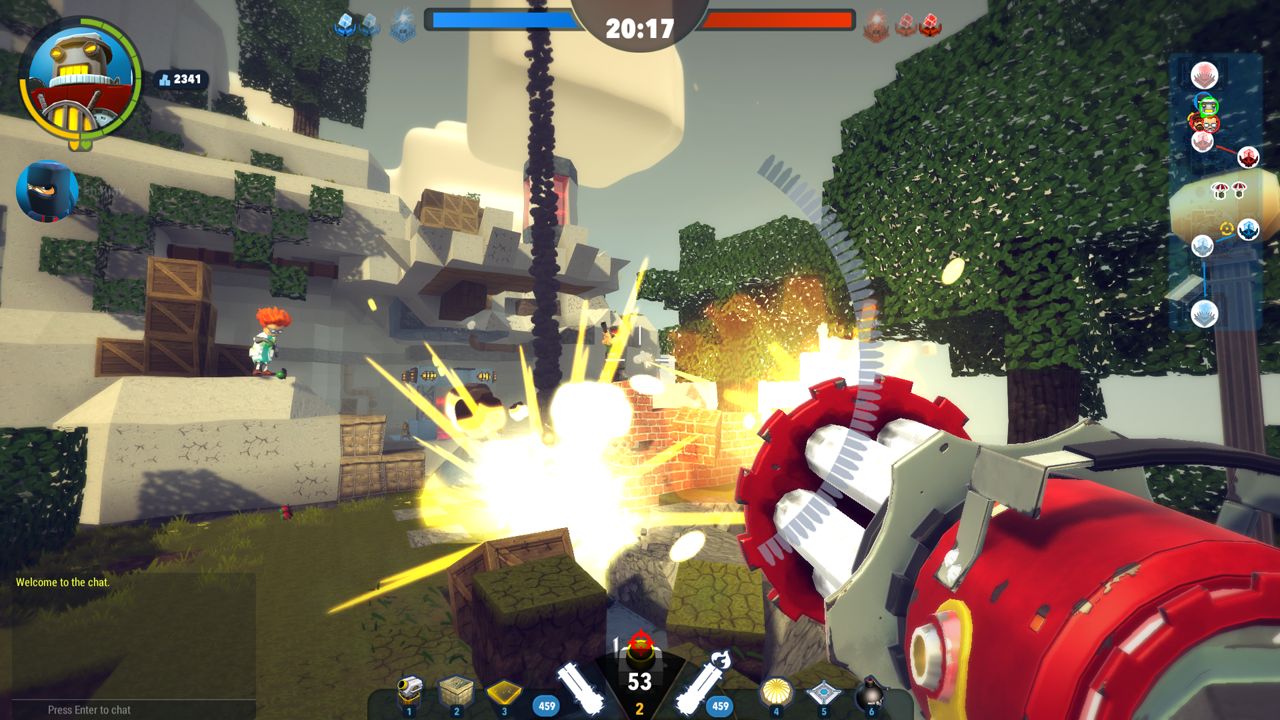This screenshot has width=1280, height=720.
Task: Click a parachute drop icon on minimap
Action: 1221,189
